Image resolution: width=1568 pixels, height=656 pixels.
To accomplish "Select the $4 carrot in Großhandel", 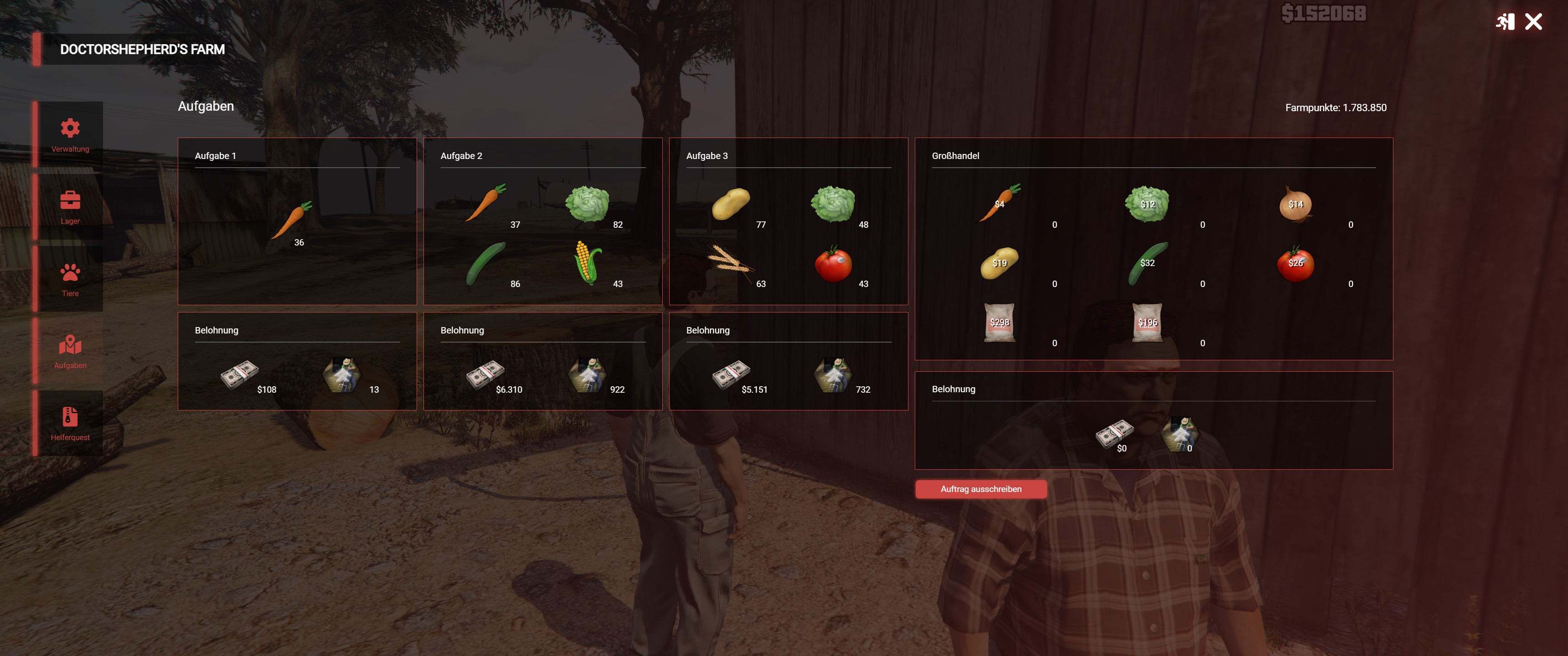I will [1000, 203].
